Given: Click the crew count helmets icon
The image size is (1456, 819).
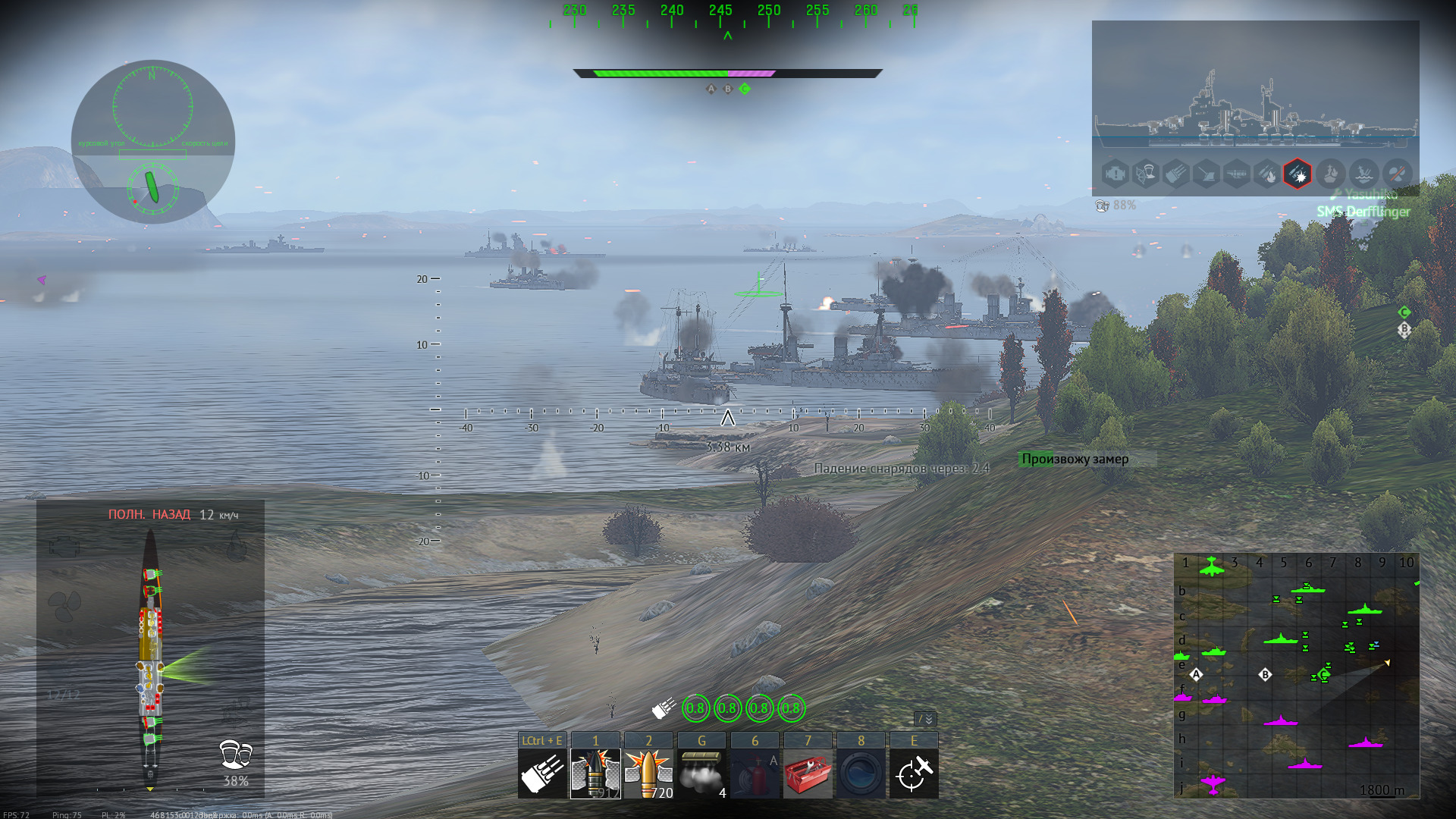Looking at the screenshot, I should pos(235,755).
